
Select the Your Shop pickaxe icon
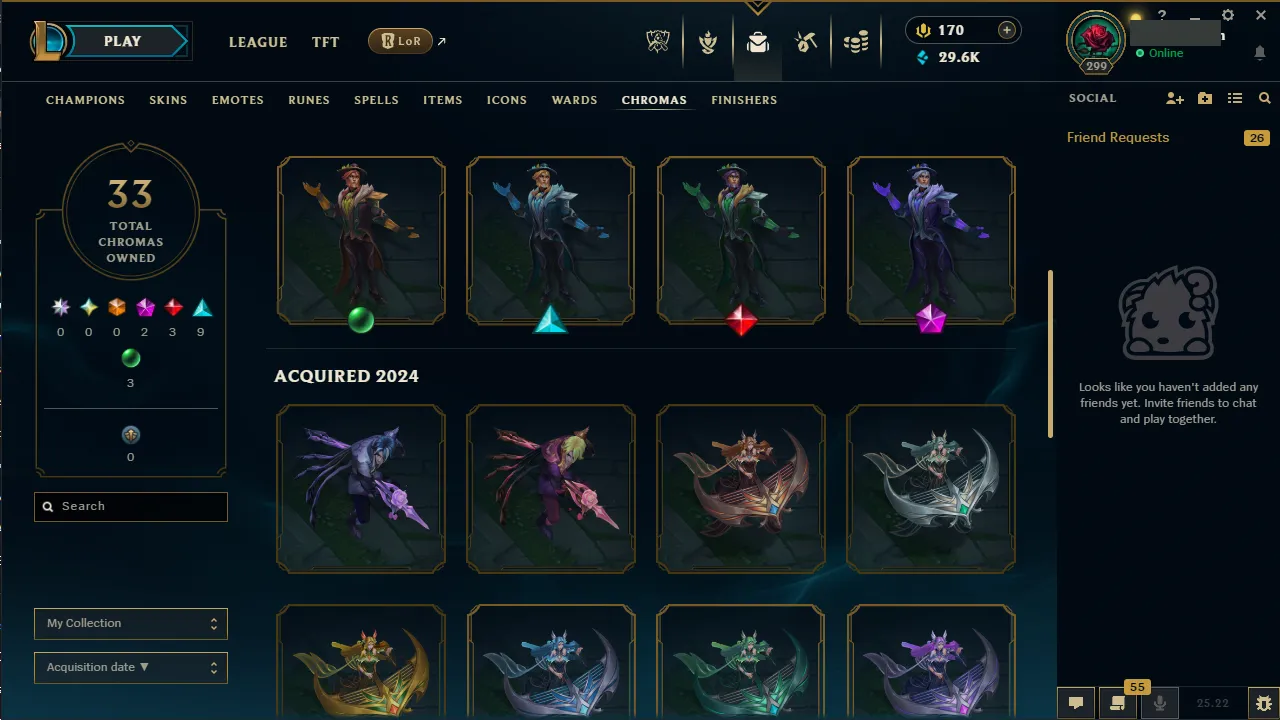pyautogui.click(x=806, y=41)
